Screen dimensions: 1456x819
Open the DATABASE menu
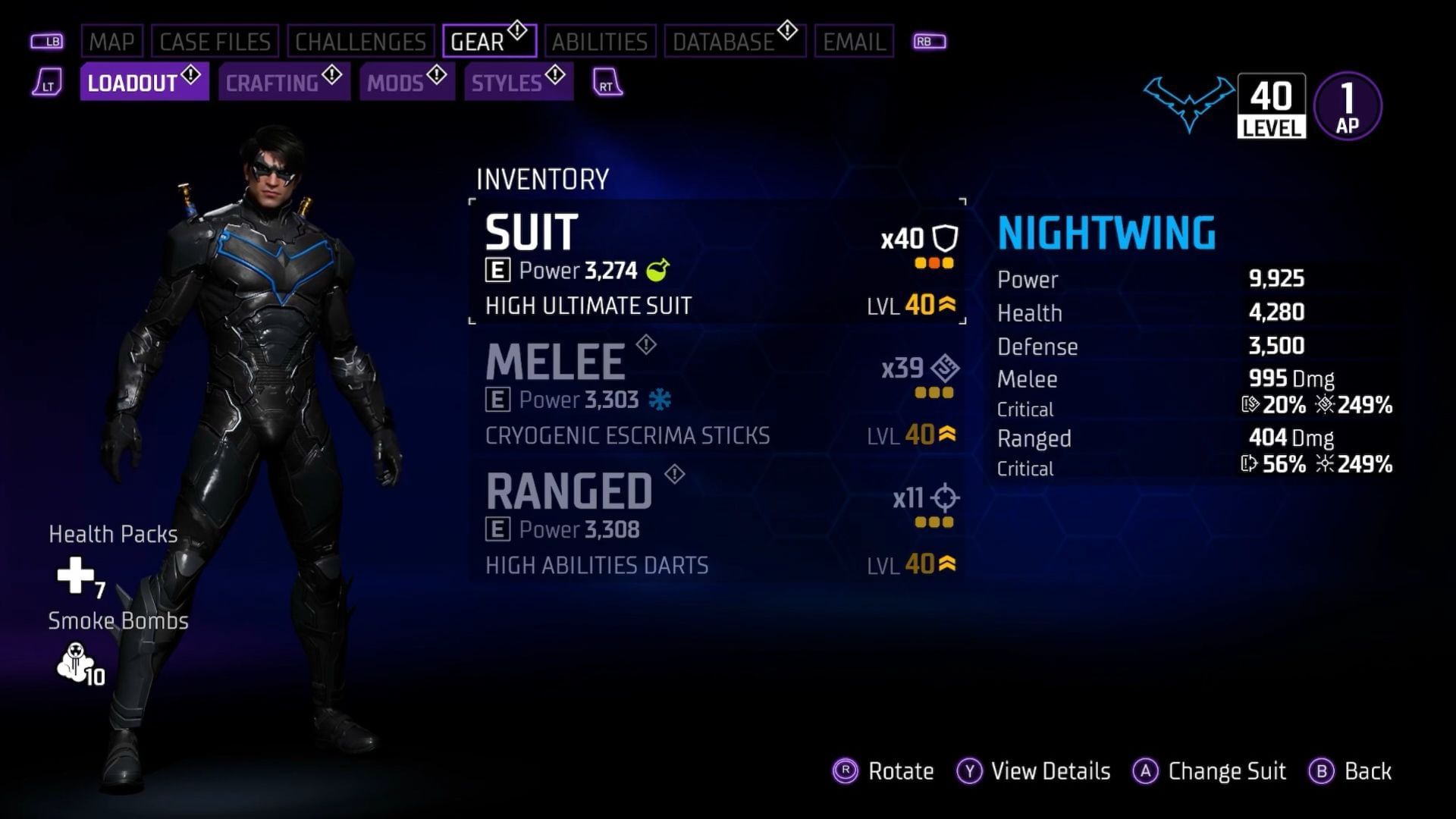coord(720,42)
